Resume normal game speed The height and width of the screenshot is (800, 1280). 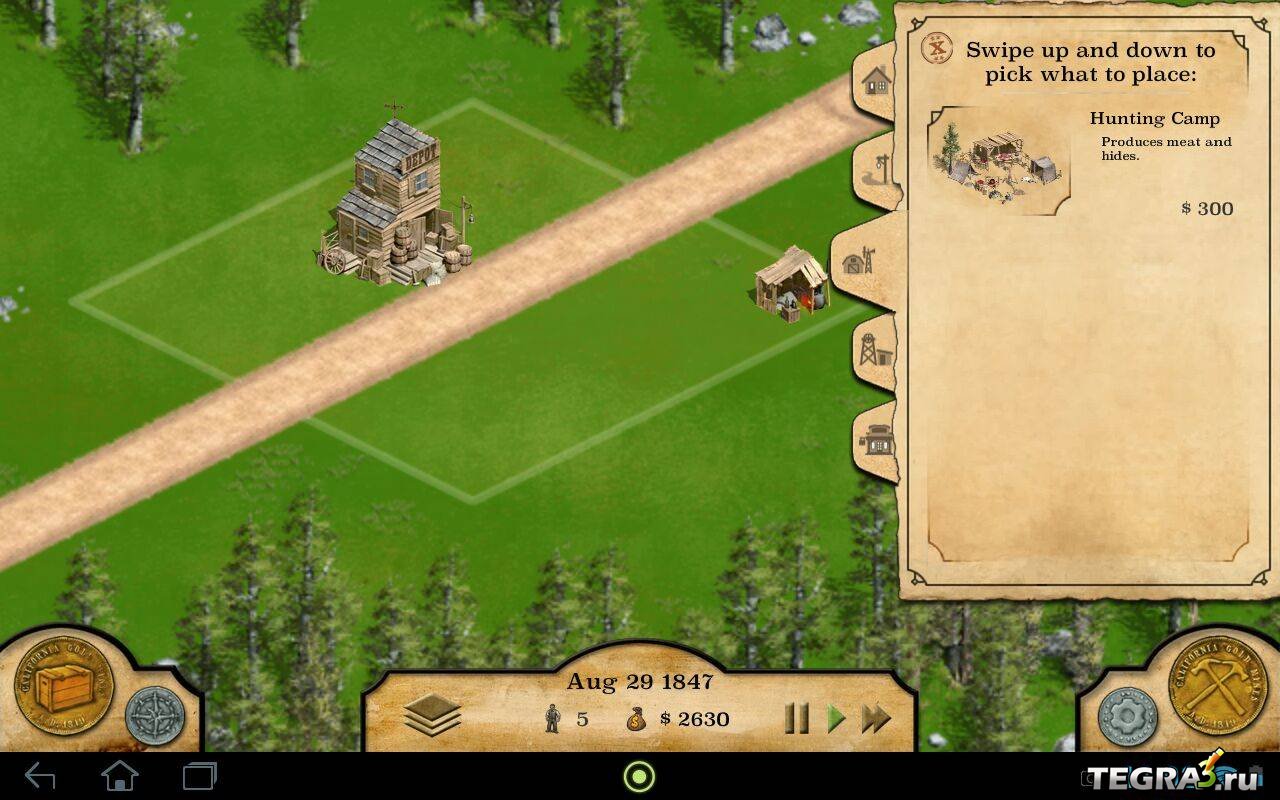[836, 718]
